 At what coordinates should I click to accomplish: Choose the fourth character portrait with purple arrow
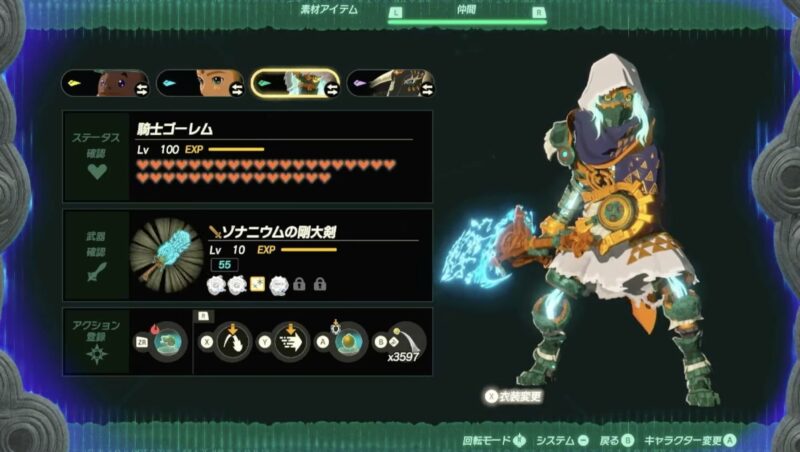coord(390,83)
